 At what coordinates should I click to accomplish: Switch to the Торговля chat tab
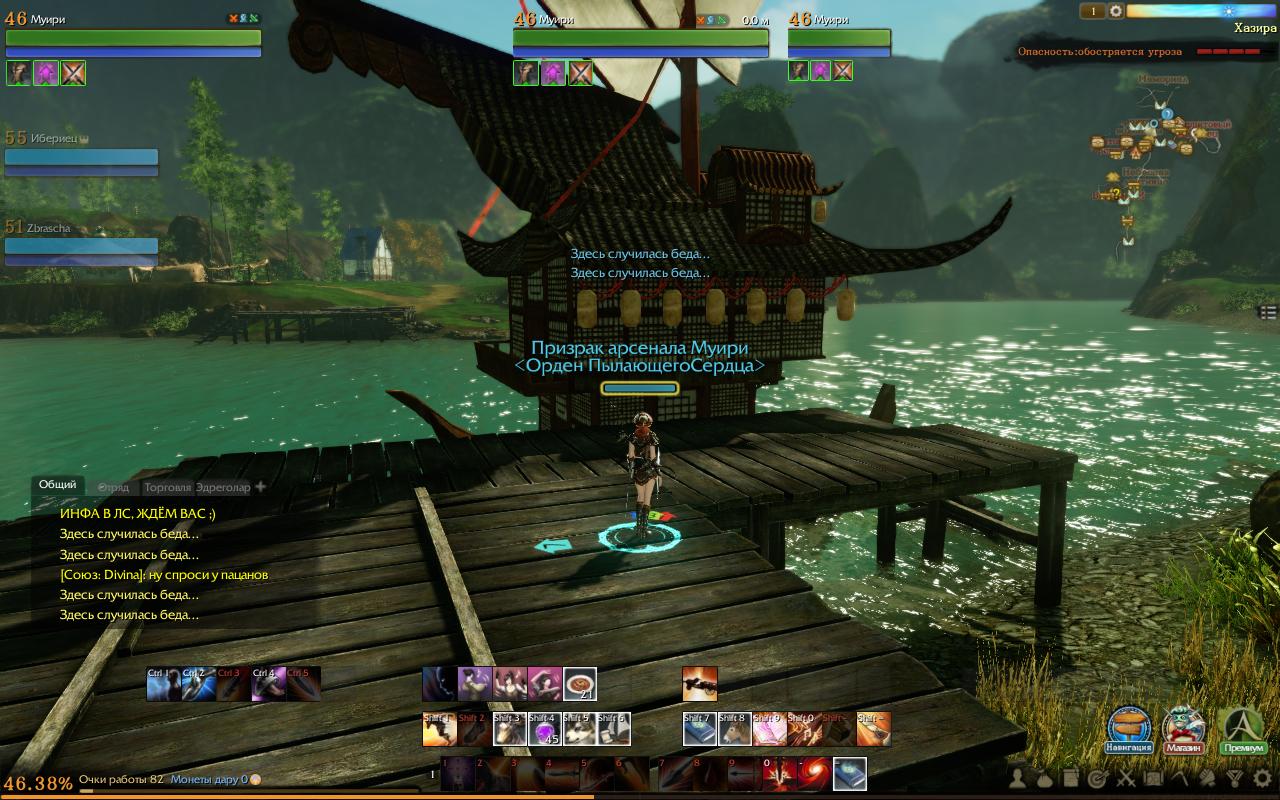point(167,487)
